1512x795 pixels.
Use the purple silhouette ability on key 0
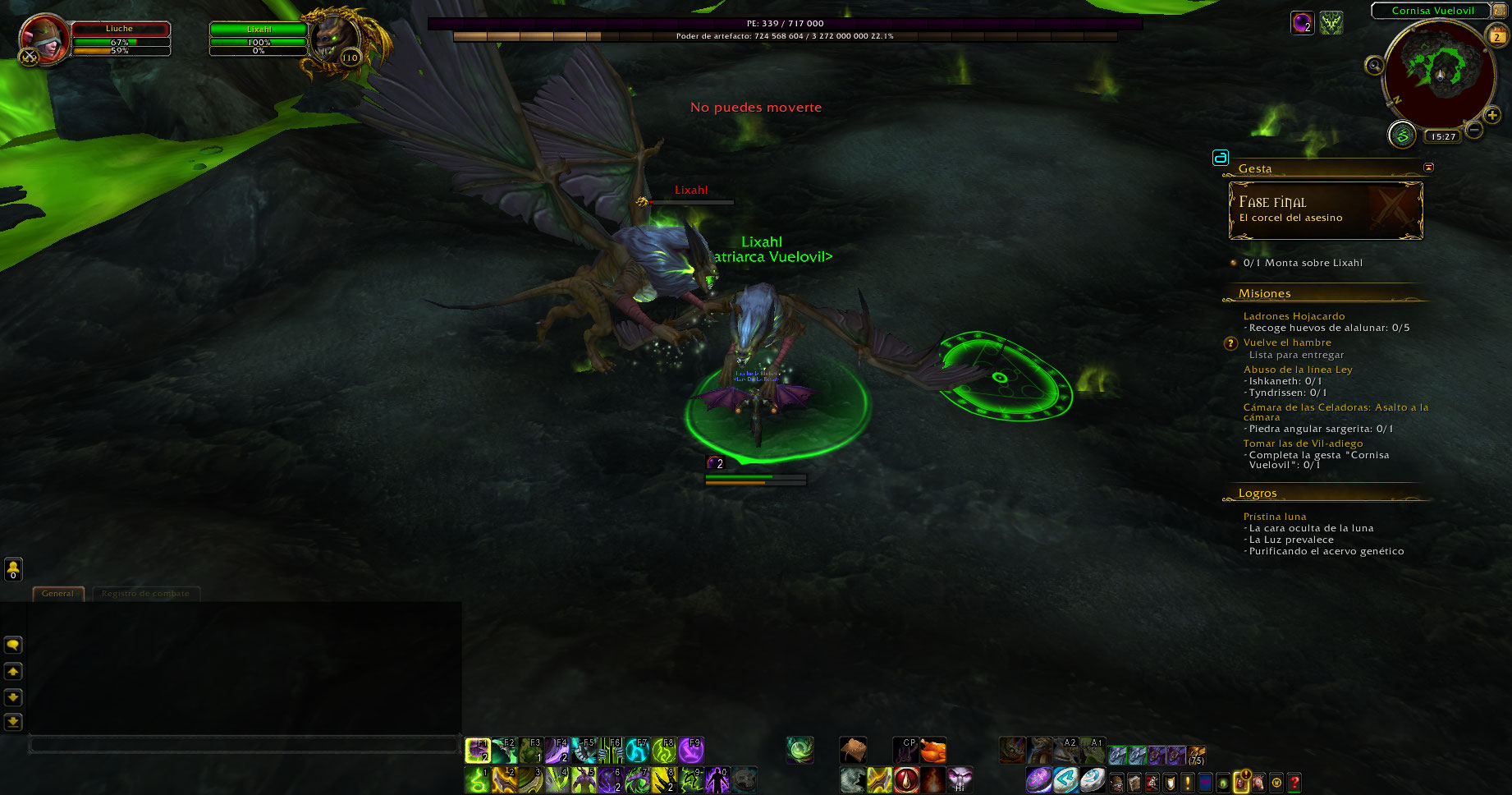(x=717, y=779)
